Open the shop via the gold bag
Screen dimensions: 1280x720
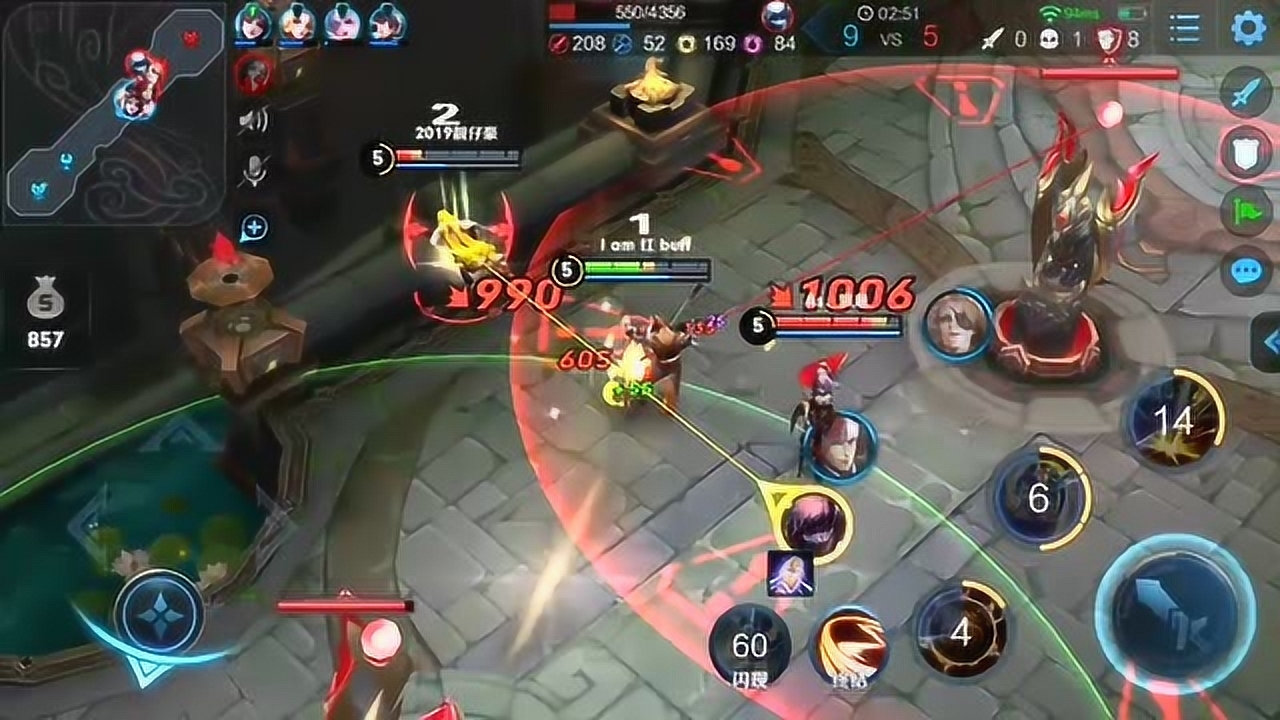point(45,312)
